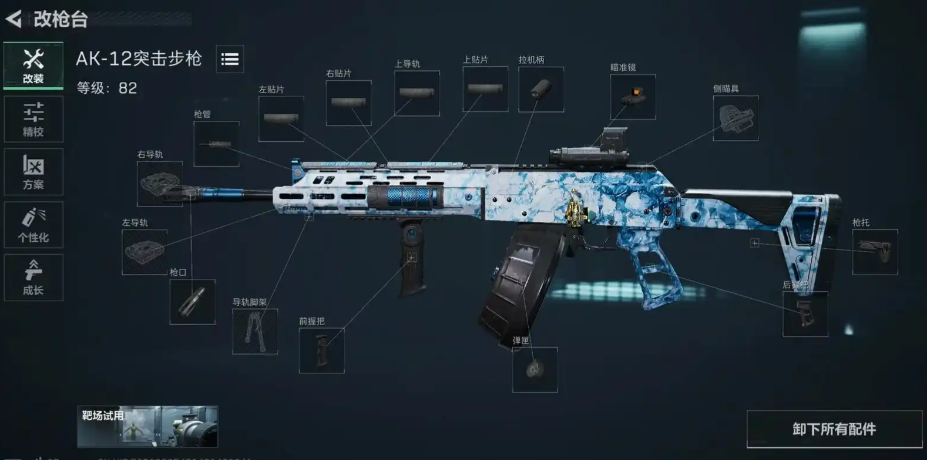
Task: Switch to the 成长 tab
Action: pyautogui.click(x=33, y=278)
